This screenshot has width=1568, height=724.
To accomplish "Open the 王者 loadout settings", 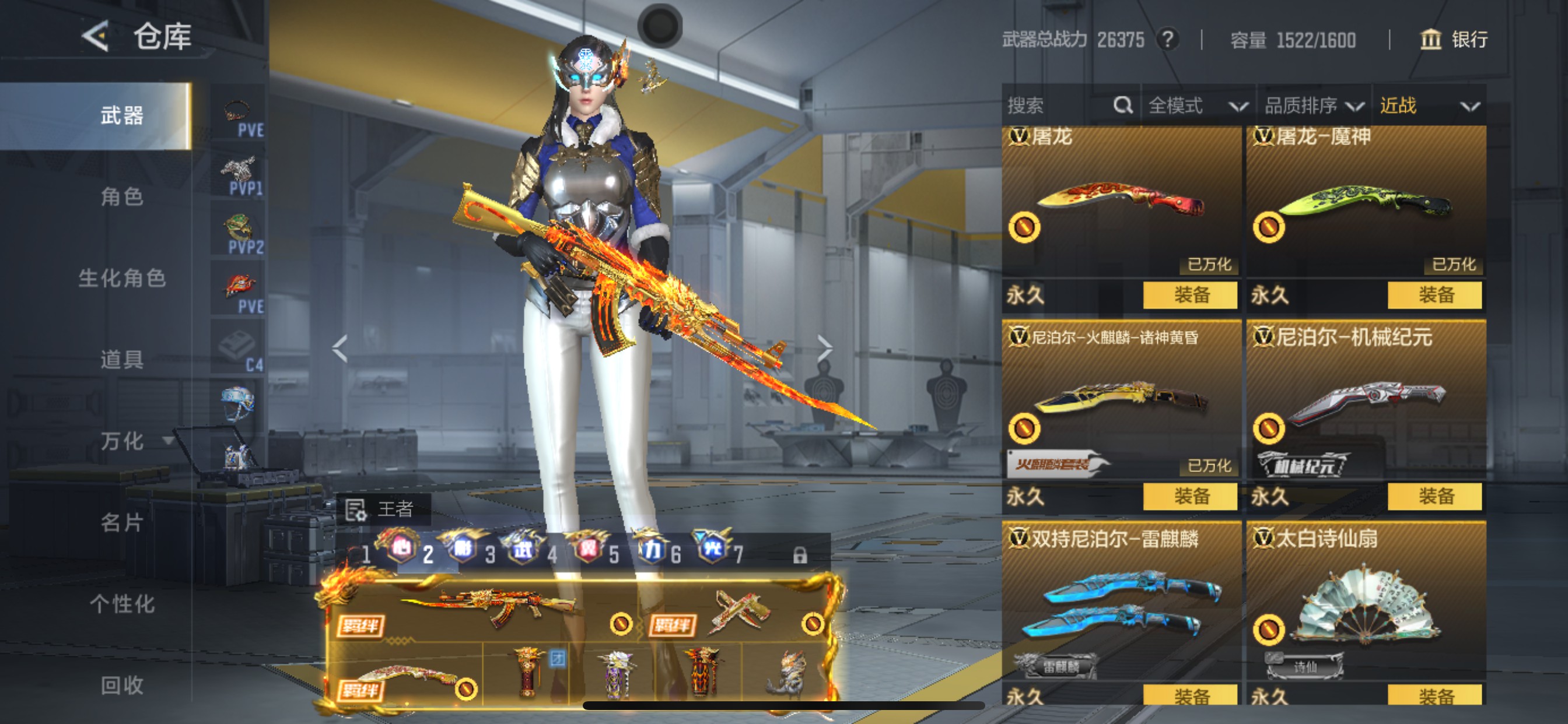I will tap(383, 509).
